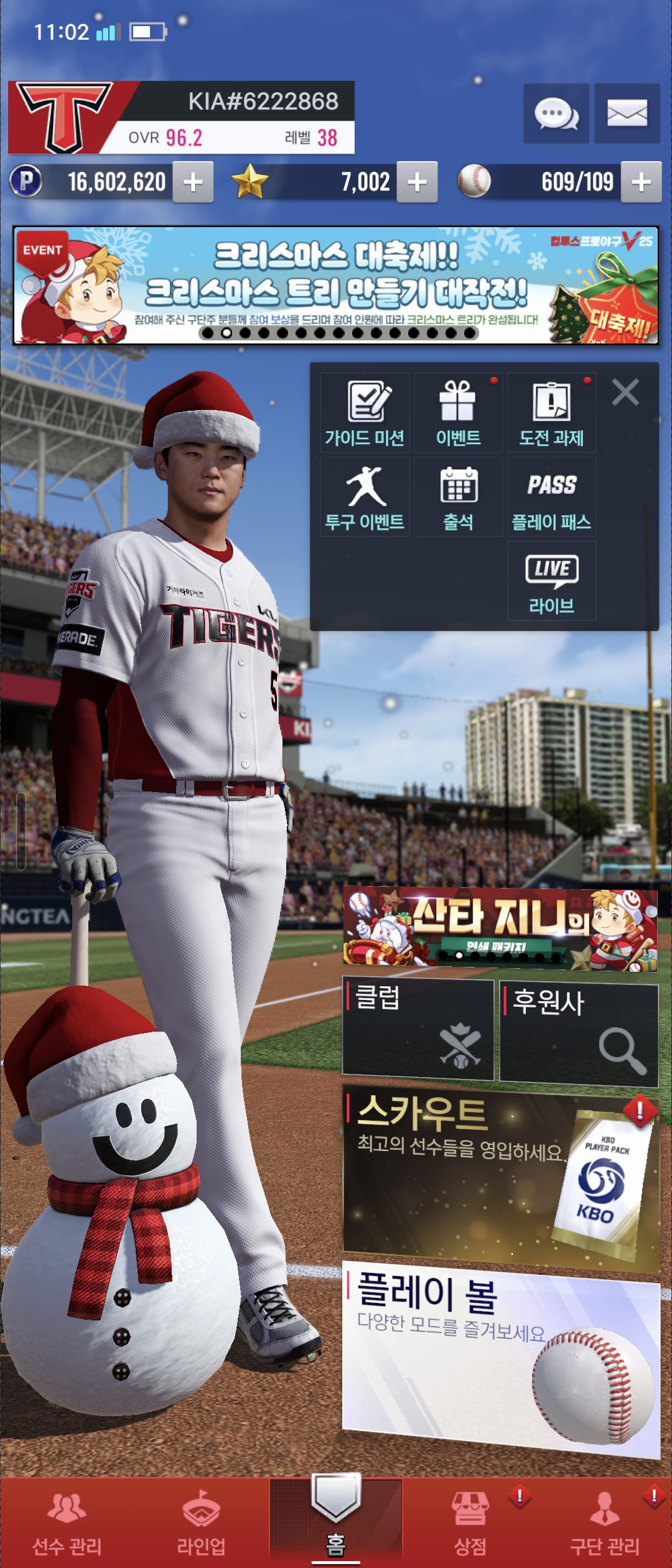The image size is (672, 1568).
Task: Open the Christmas festival event banner
Action: pos(336,285)
